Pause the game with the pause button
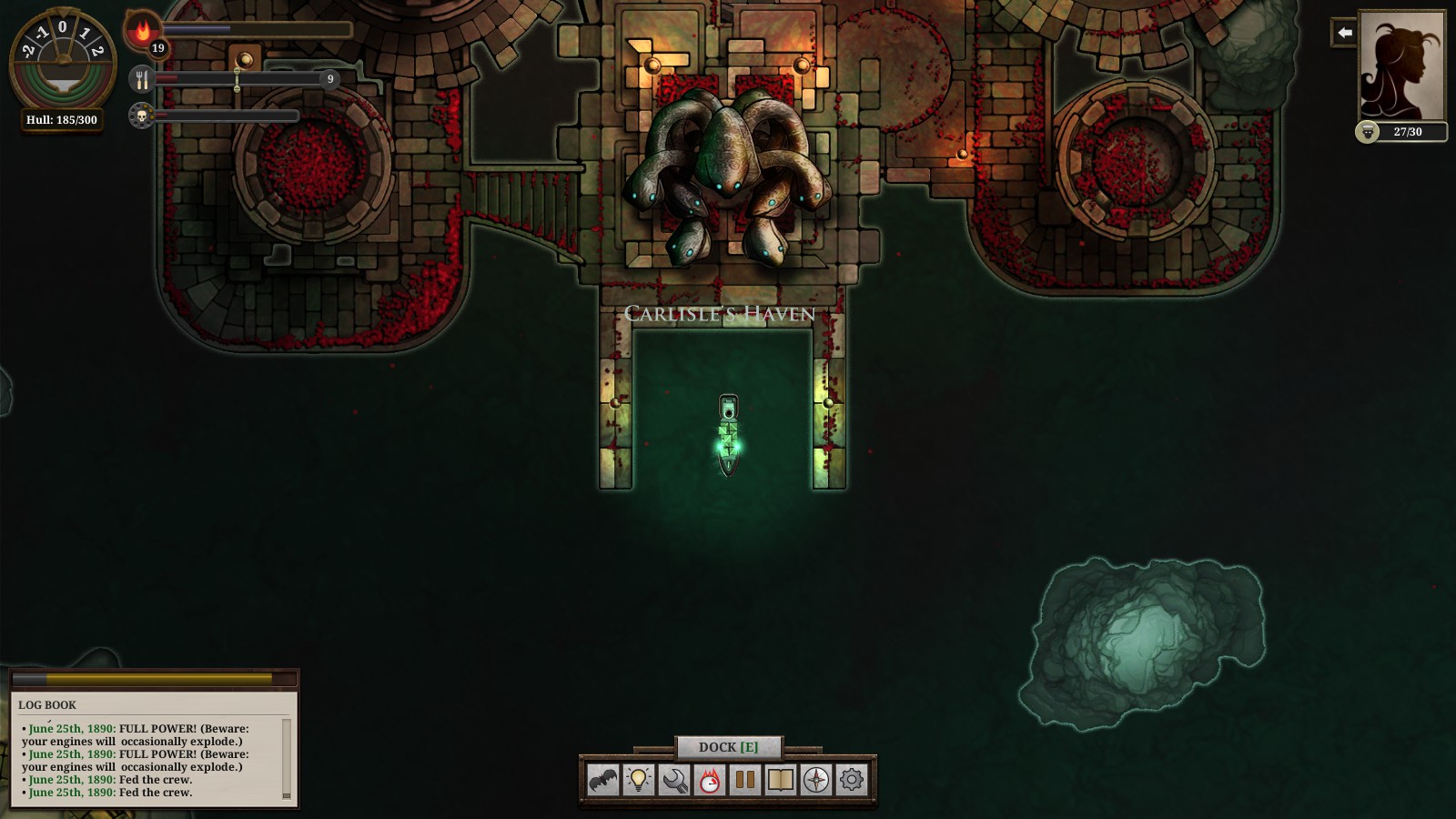 [745, 780]
